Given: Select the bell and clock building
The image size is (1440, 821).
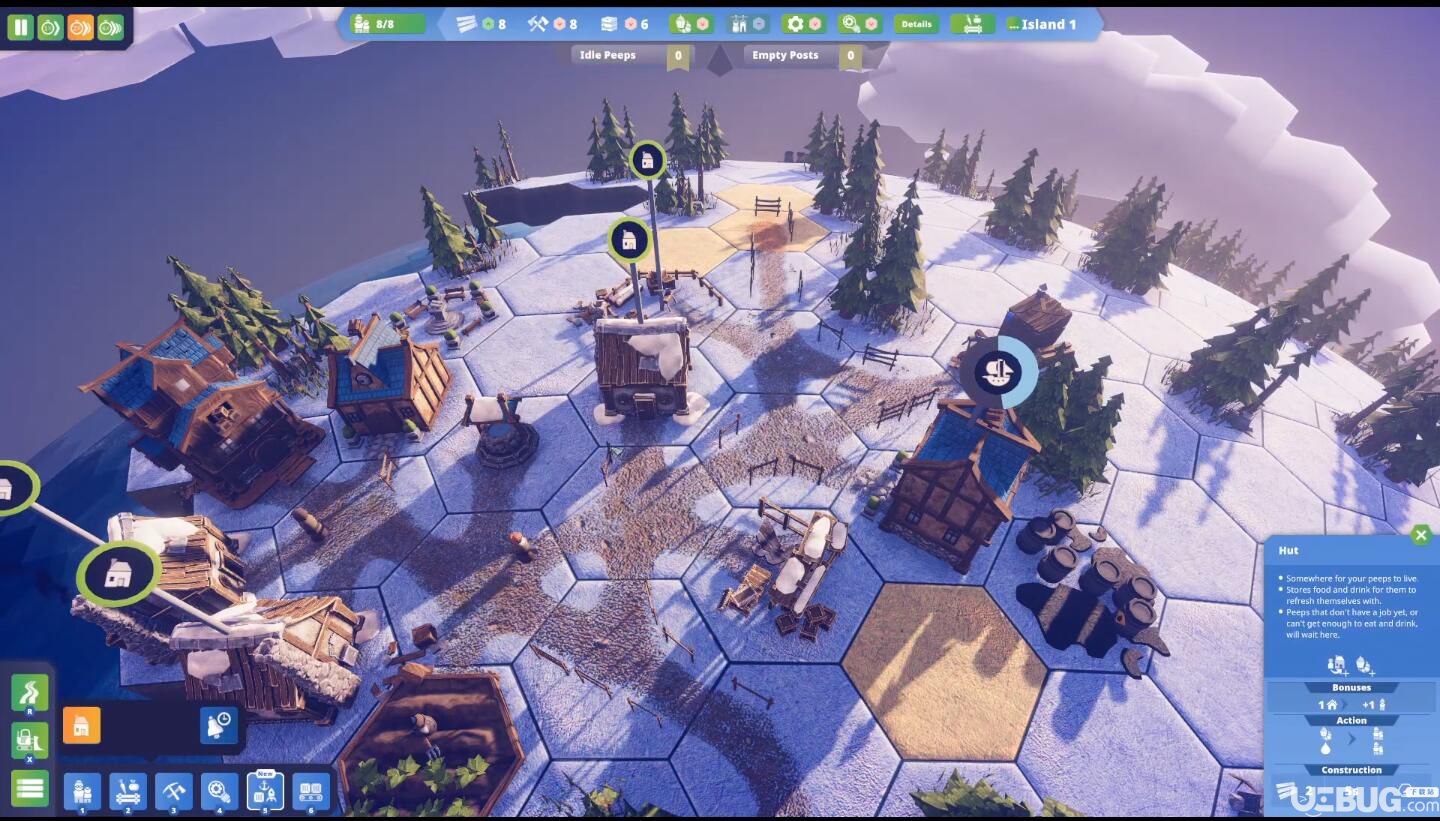Looking at the screenshot, I should tap(219, 725).
